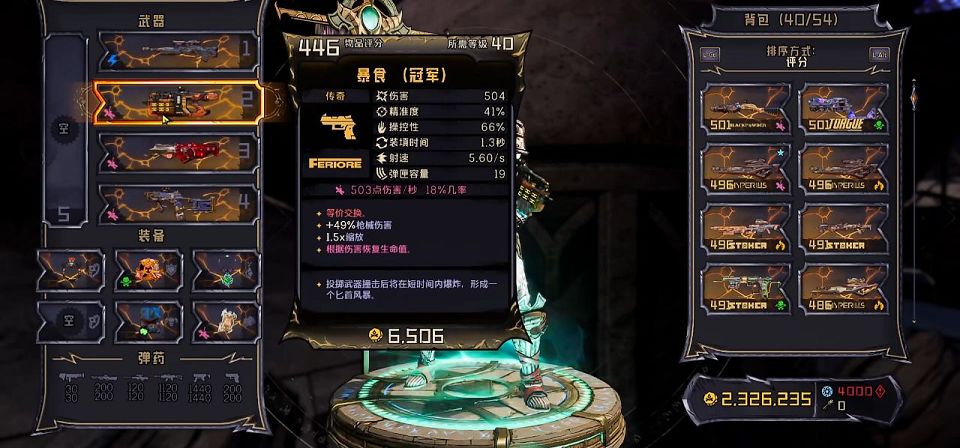Viewport: 960px width, 448px height.
Task: Select the orange skull equipment item
Action: click(x=148, y=270)
